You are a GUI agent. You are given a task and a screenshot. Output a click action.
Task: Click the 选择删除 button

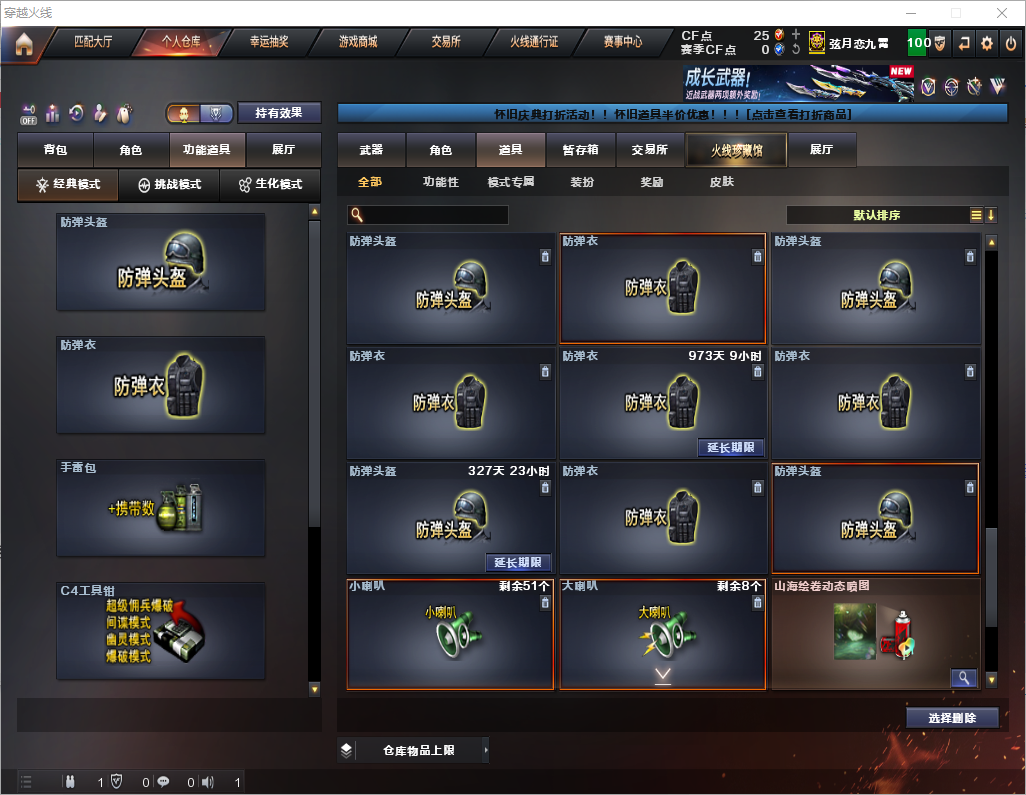tap(952, 717)
